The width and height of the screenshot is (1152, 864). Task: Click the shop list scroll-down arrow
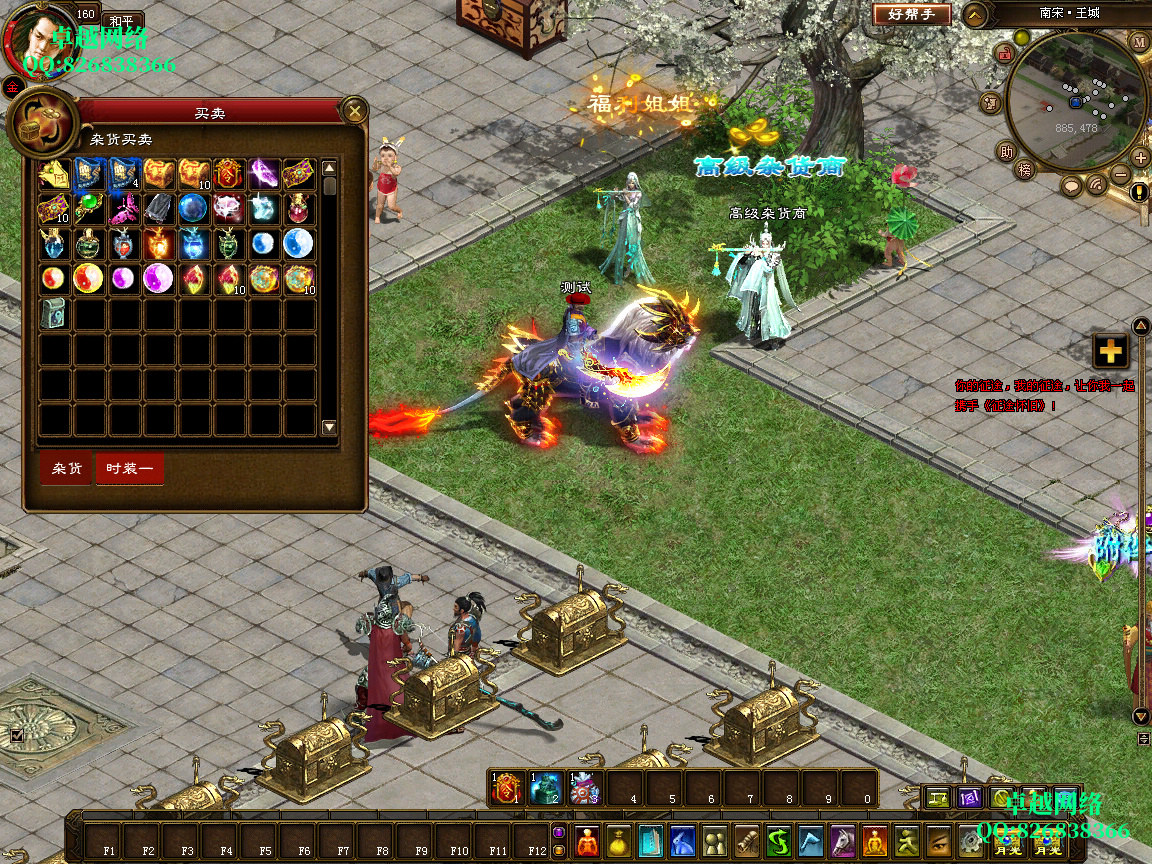pos(329,427)
